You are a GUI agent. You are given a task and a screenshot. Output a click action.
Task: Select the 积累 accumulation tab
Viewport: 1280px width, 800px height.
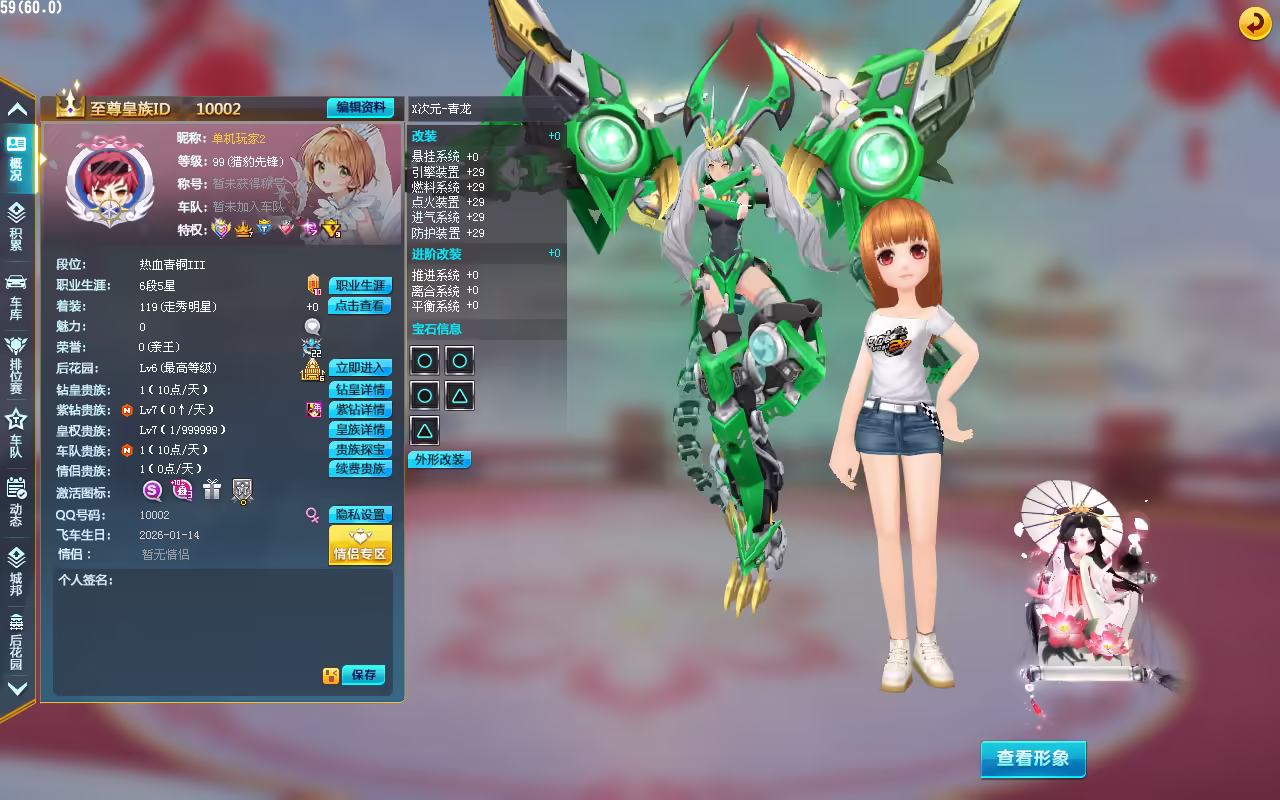(x=17, y=226)
